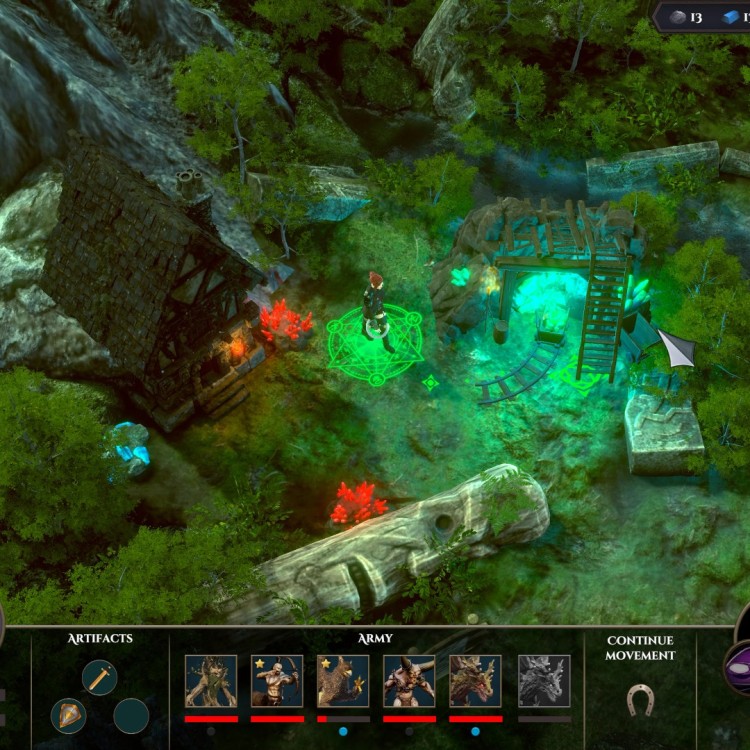This screenshot has height=750, width=750.
Task: Select the red dragon army slot
Action: 475,681
